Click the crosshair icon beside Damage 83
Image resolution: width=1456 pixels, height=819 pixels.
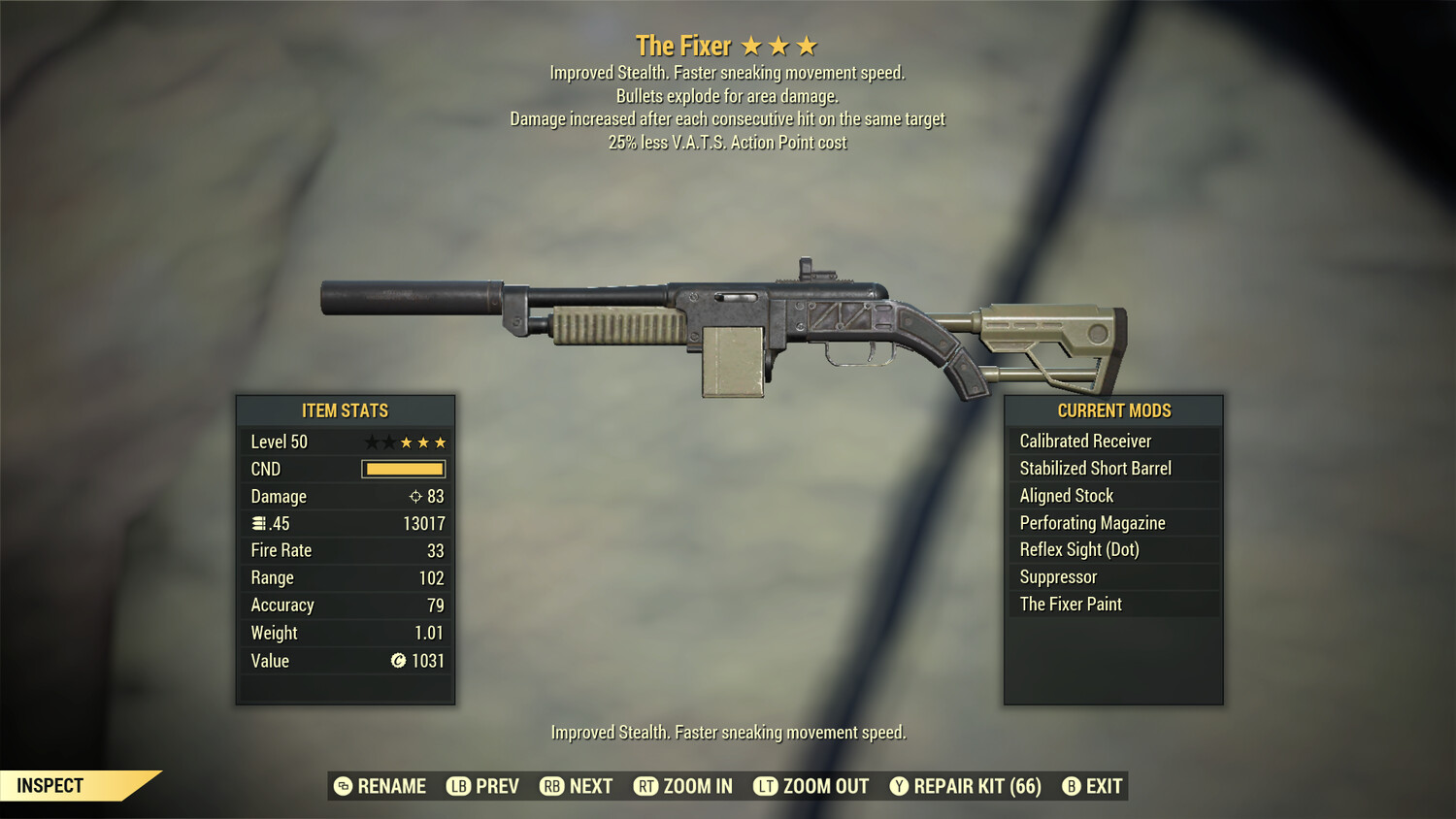(417, 496)
